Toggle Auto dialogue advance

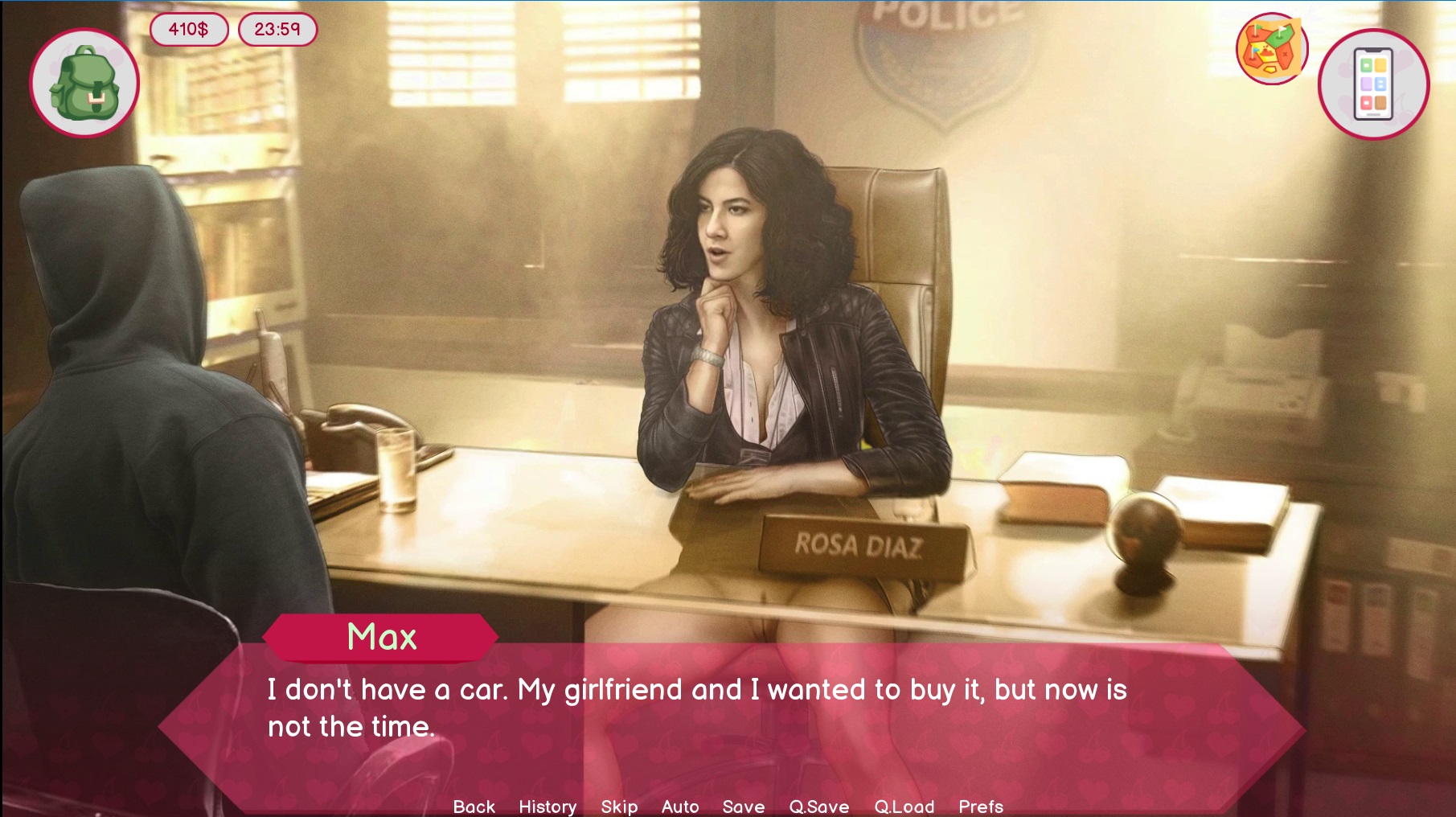coord(680,806)
